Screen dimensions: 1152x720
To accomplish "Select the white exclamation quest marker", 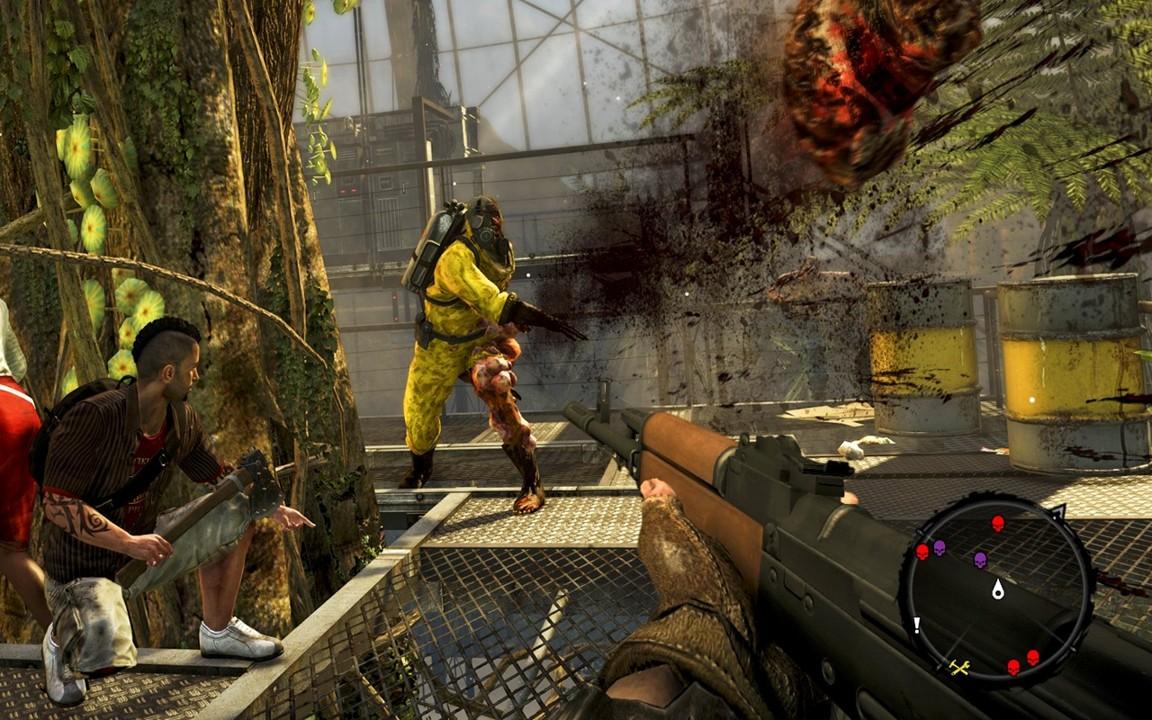I will coord(916,626).
